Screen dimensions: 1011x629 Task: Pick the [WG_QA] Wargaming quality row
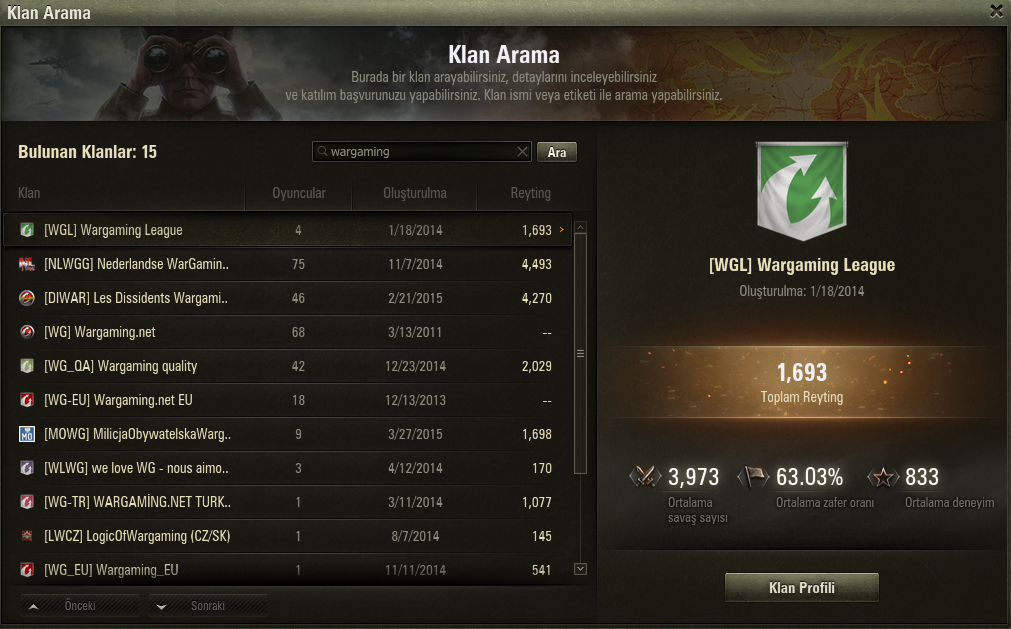(290, 366)
